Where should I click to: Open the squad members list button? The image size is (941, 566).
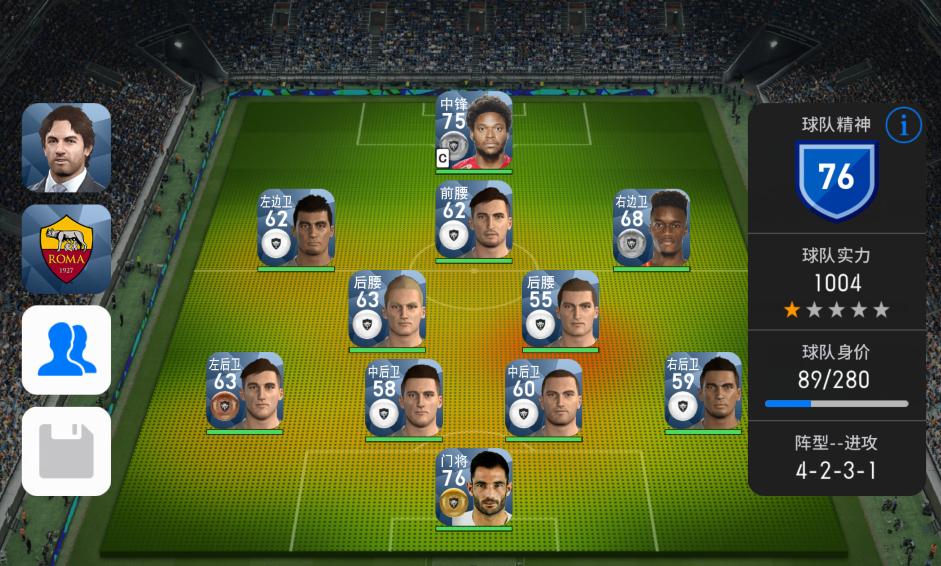(x=66, y=350)
